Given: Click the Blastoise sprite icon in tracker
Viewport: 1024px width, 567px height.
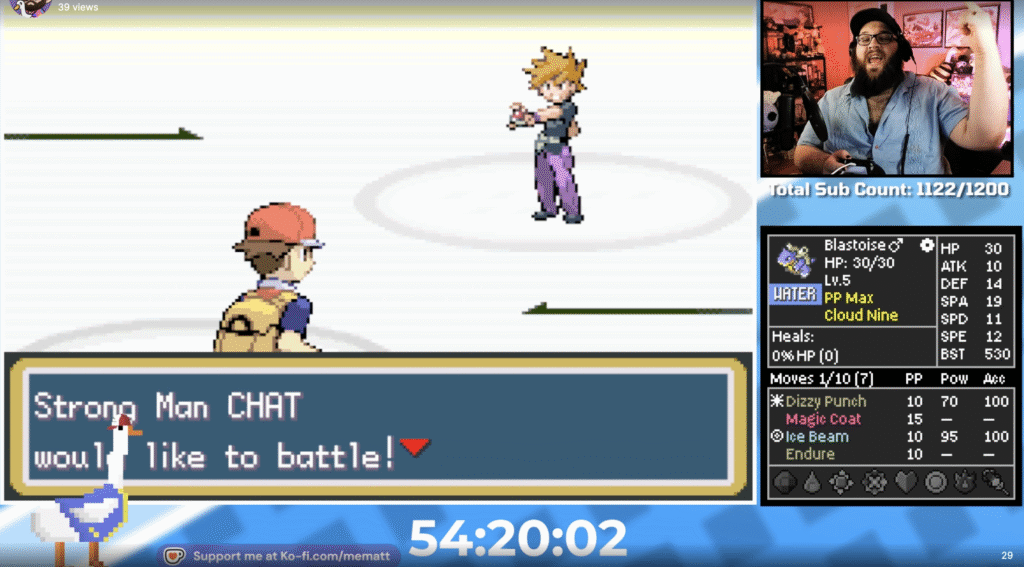Looking at the screenshot, I should tap(795, 260).
